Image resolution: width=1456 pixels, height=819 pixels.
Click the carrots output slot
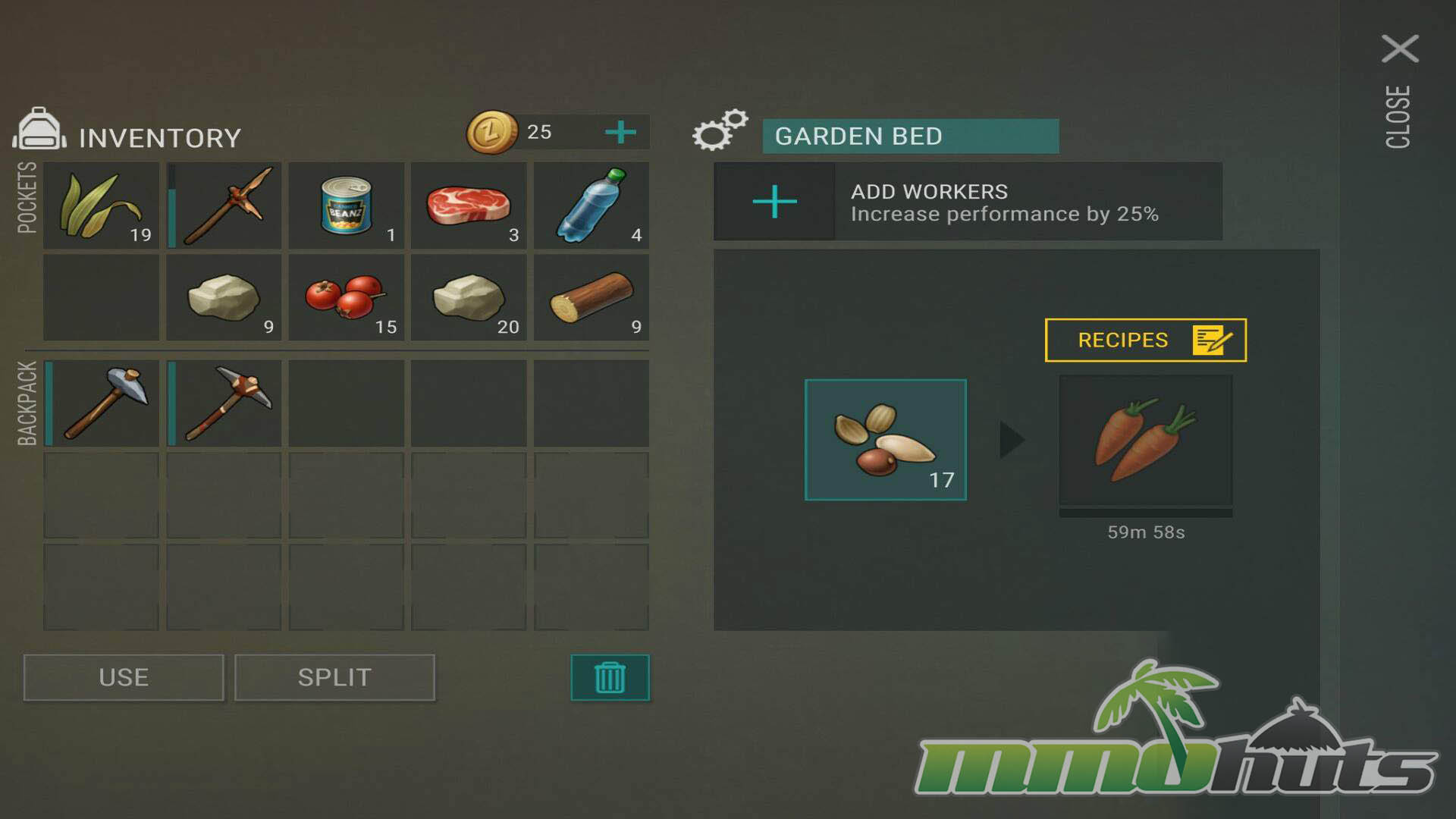(1145, 441)
